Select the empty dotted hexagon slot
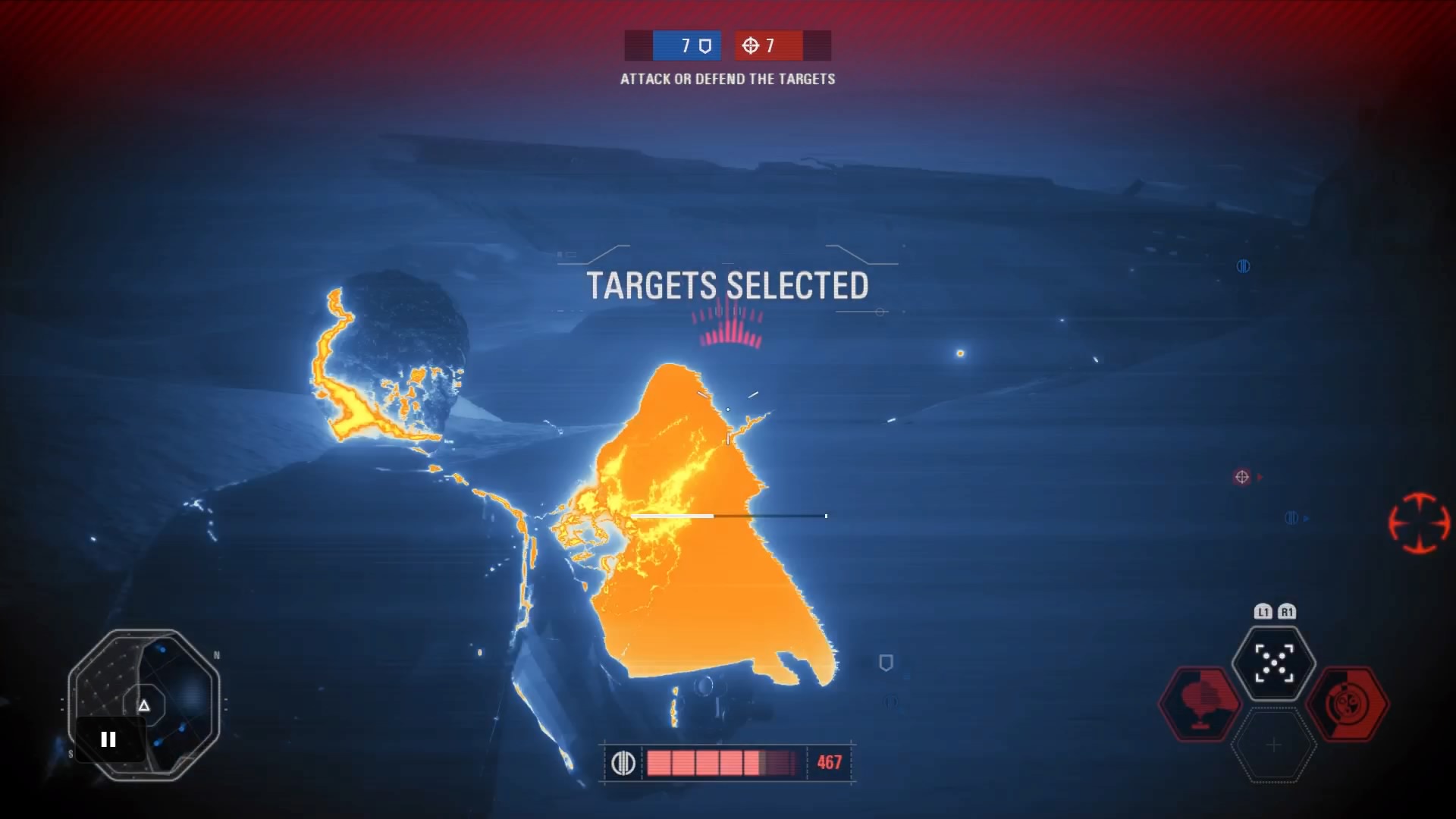The width and height of the screenshot is (1456, 819). (x=1274, y=745)
